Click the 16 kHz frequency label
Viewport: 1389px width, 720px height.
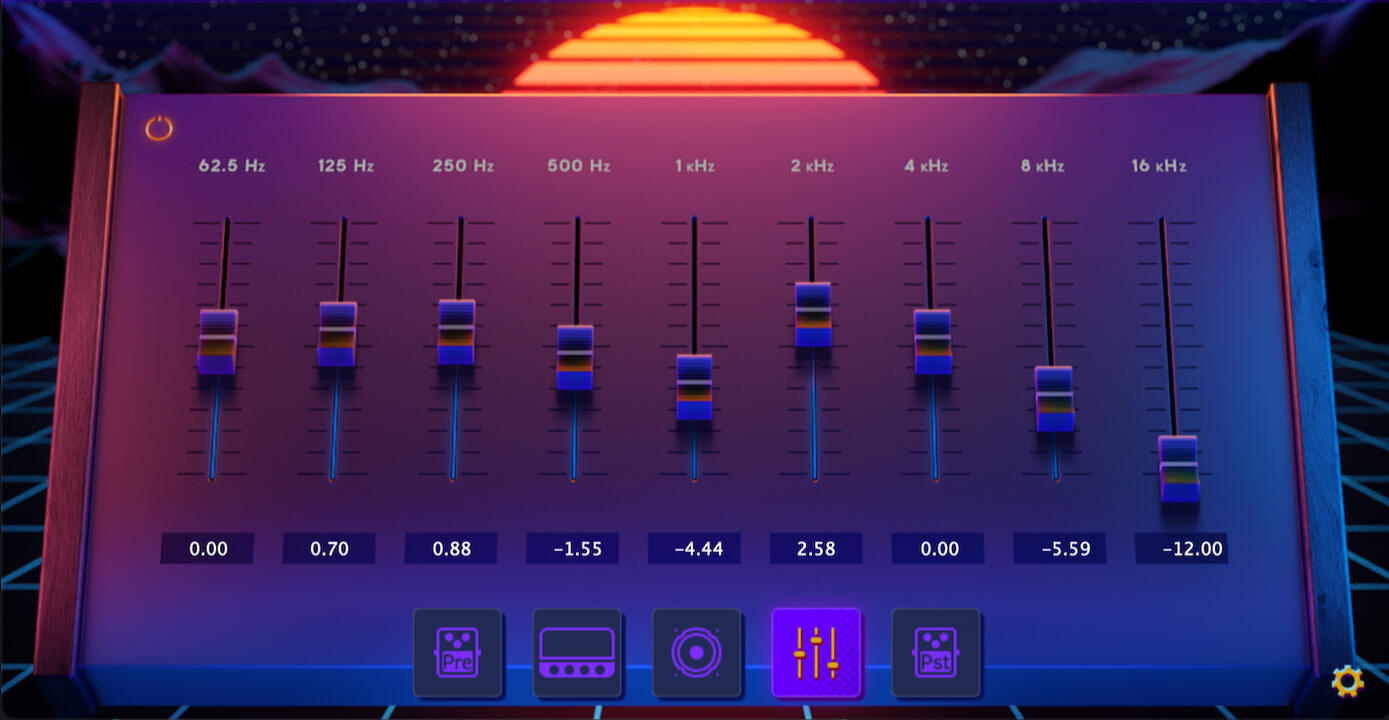pyautogui.click(x=1160, y=166)
